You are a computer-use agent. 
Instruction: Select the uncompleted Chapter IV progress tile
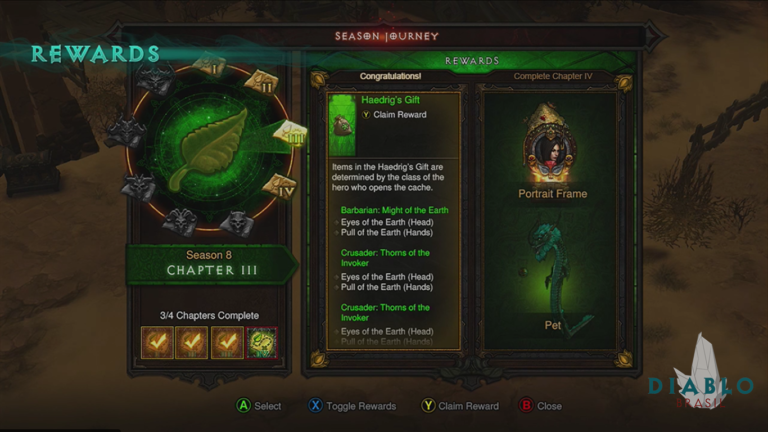pyautogui.click(x=262, y=343)
